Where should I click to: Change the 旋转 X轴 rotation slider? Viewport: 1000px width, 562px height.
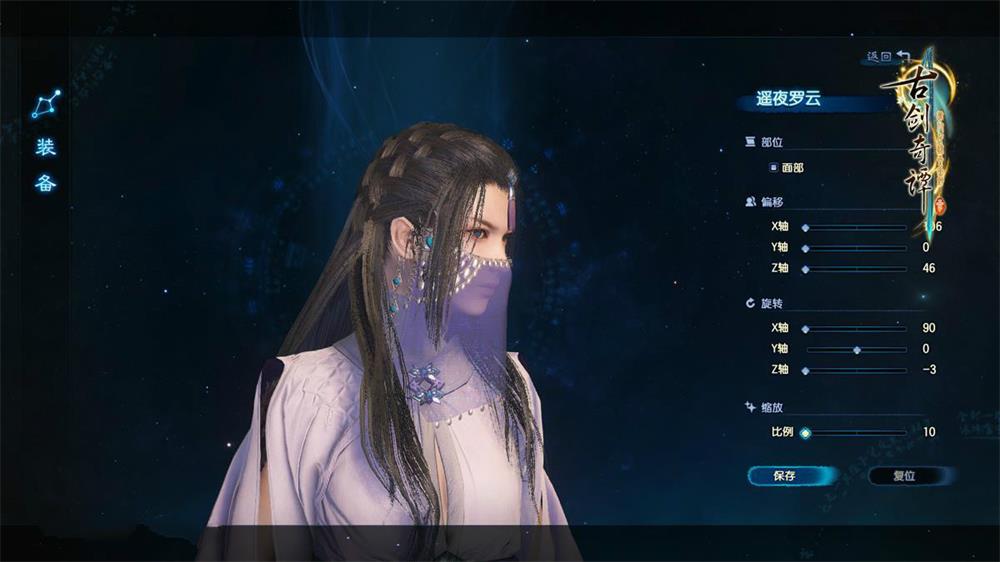click(x=805, y=328)
